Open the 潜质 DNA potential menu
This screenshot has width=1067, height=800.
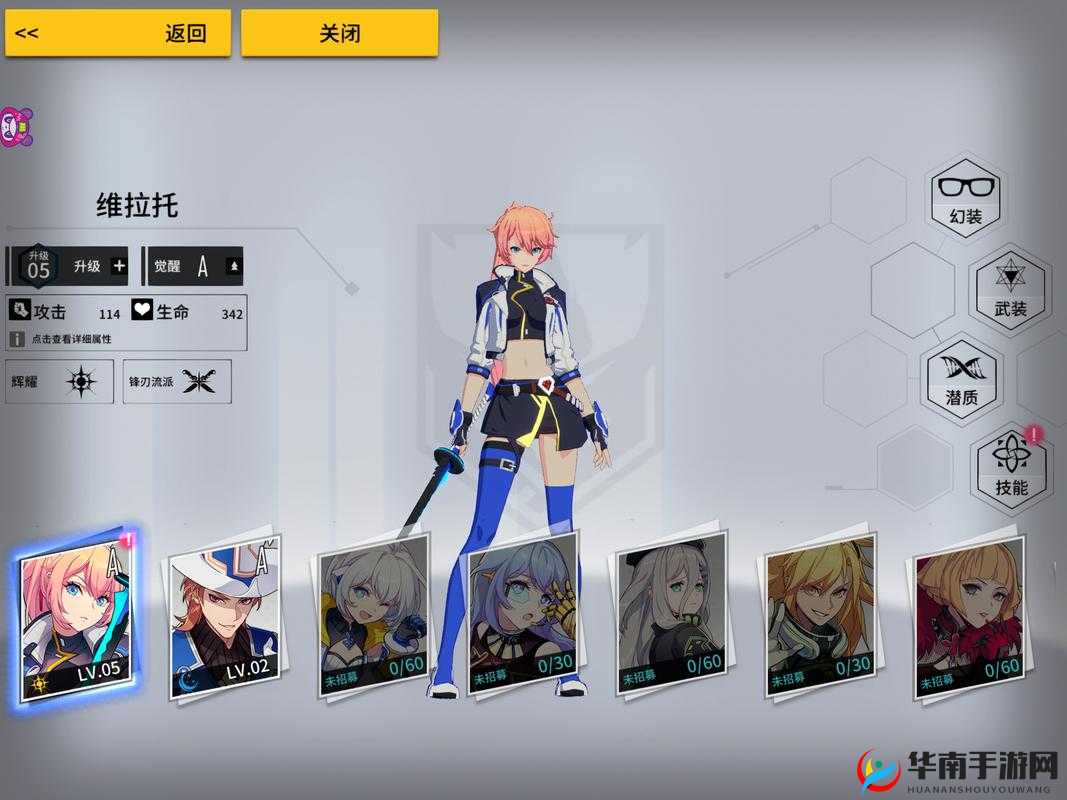point(962,378)
